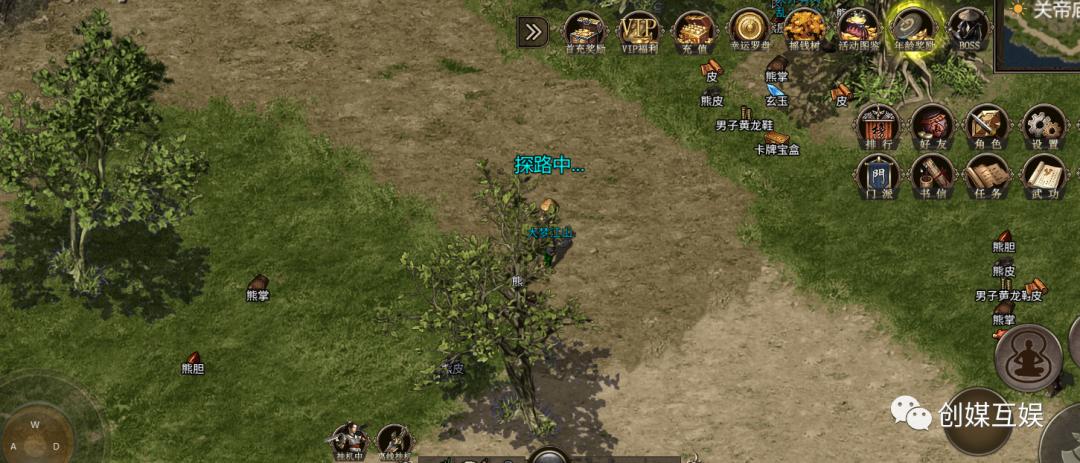
Task: Open the 活动图鉴 event icon
Action: [857, 30]
